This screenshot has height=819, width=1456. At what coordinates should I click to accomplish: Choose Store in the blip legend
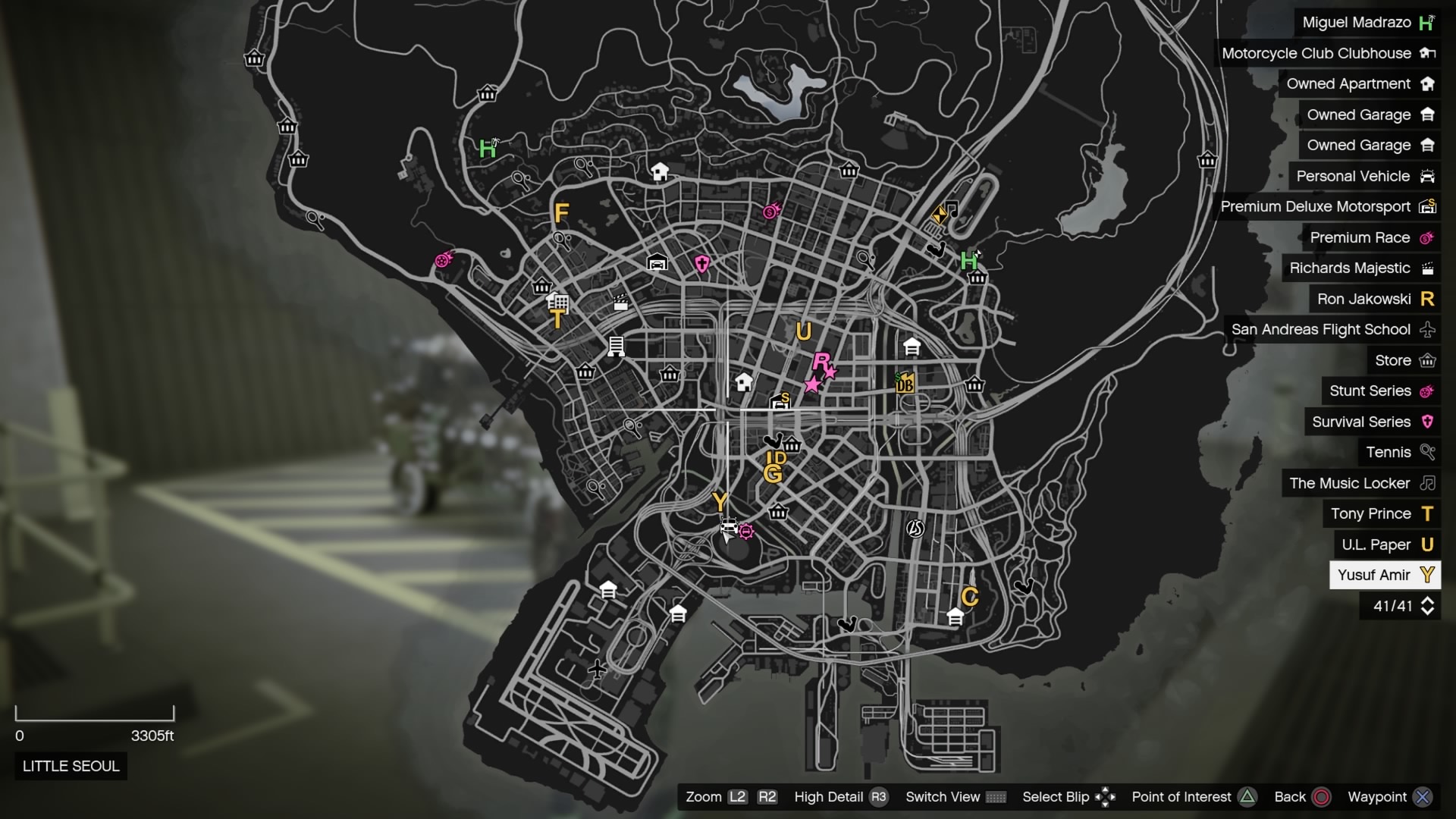click(1404, 360)
